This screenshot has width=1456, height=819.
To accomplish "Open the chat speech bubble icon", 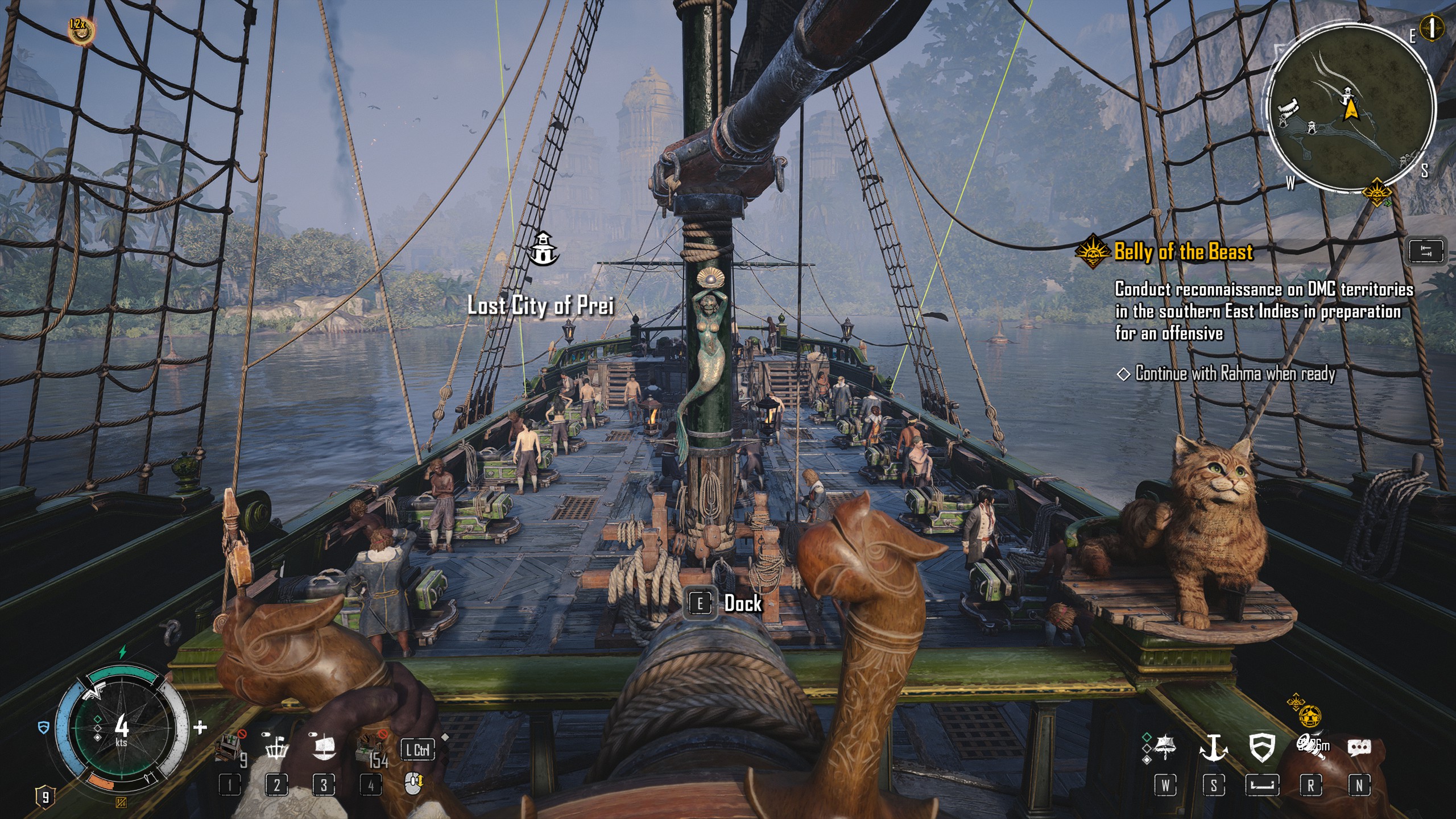I will coord(1359,747).
